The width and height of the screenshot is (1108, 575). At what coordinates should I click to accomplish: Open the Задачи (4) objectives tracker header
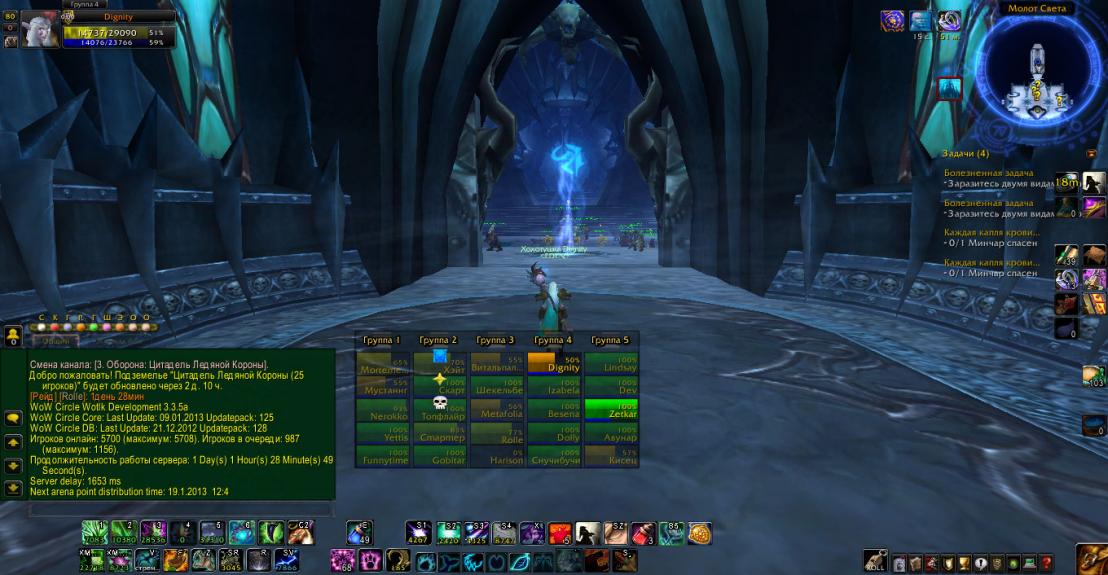[x=966, y=153]
